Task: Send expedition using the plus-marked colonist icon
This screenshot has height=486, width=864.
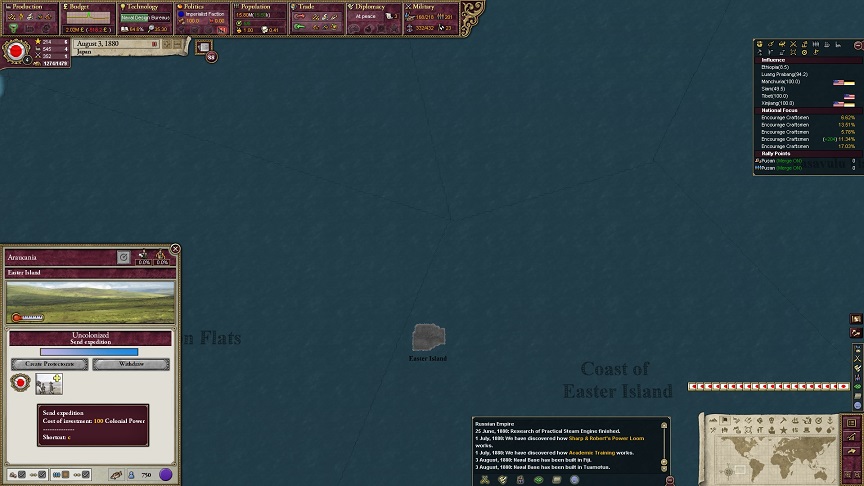Action: pos(49,384)
